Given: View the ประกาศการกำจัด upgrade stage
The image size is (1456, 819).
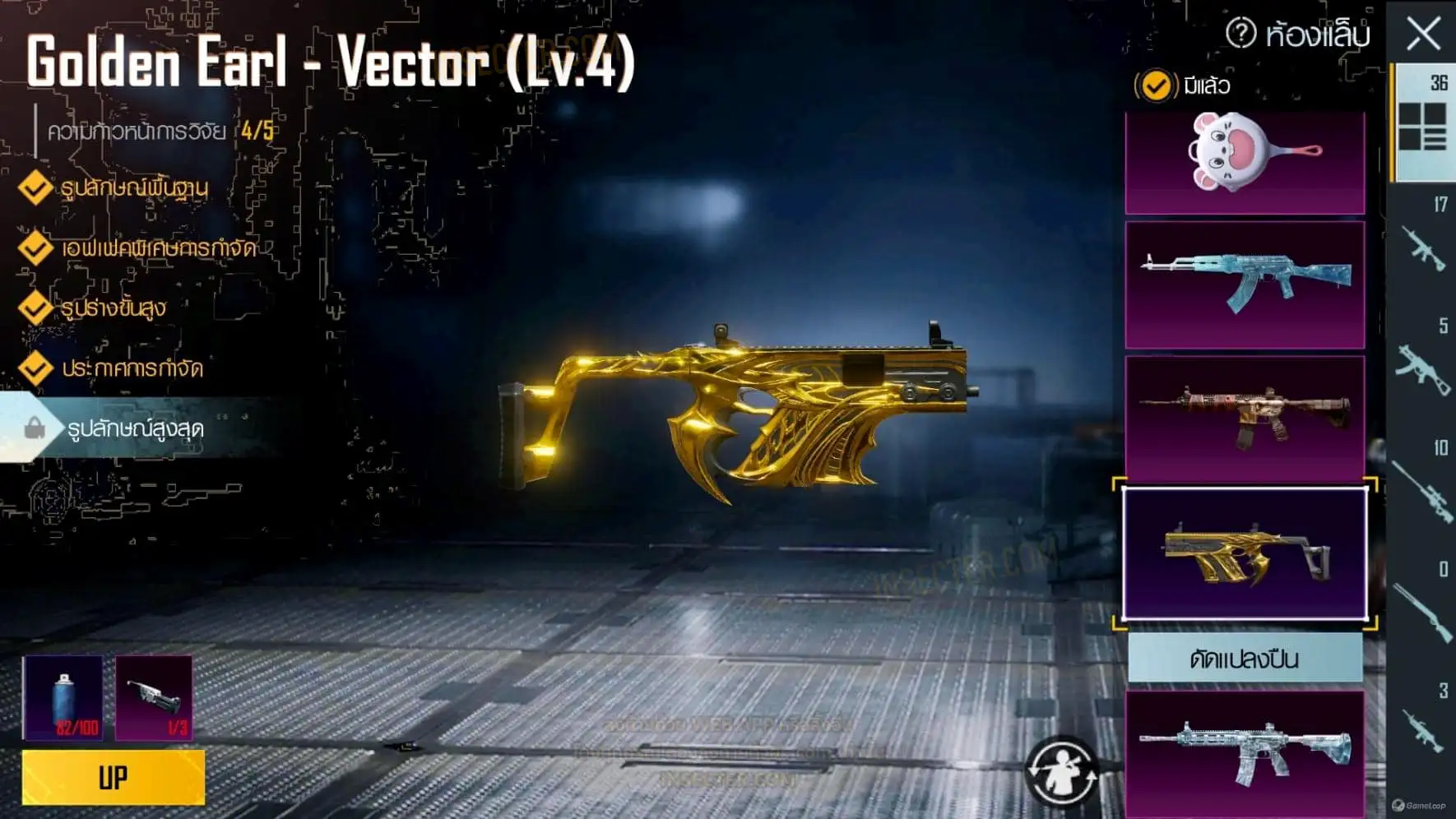Looking at the screenshot, I should (x=132, y=368).
